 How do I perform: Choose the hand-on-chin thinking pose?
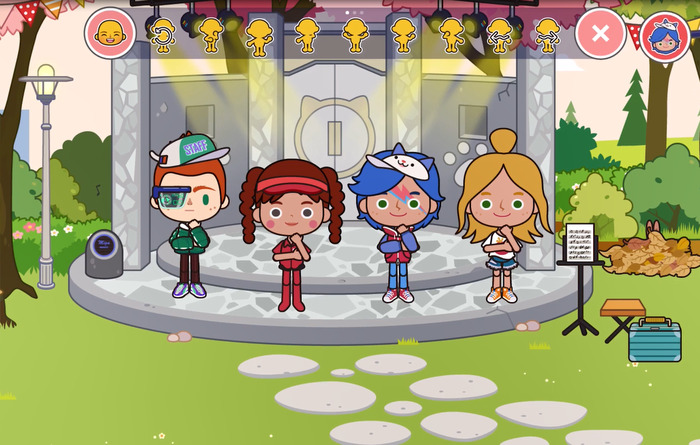(x=210, y=35)
